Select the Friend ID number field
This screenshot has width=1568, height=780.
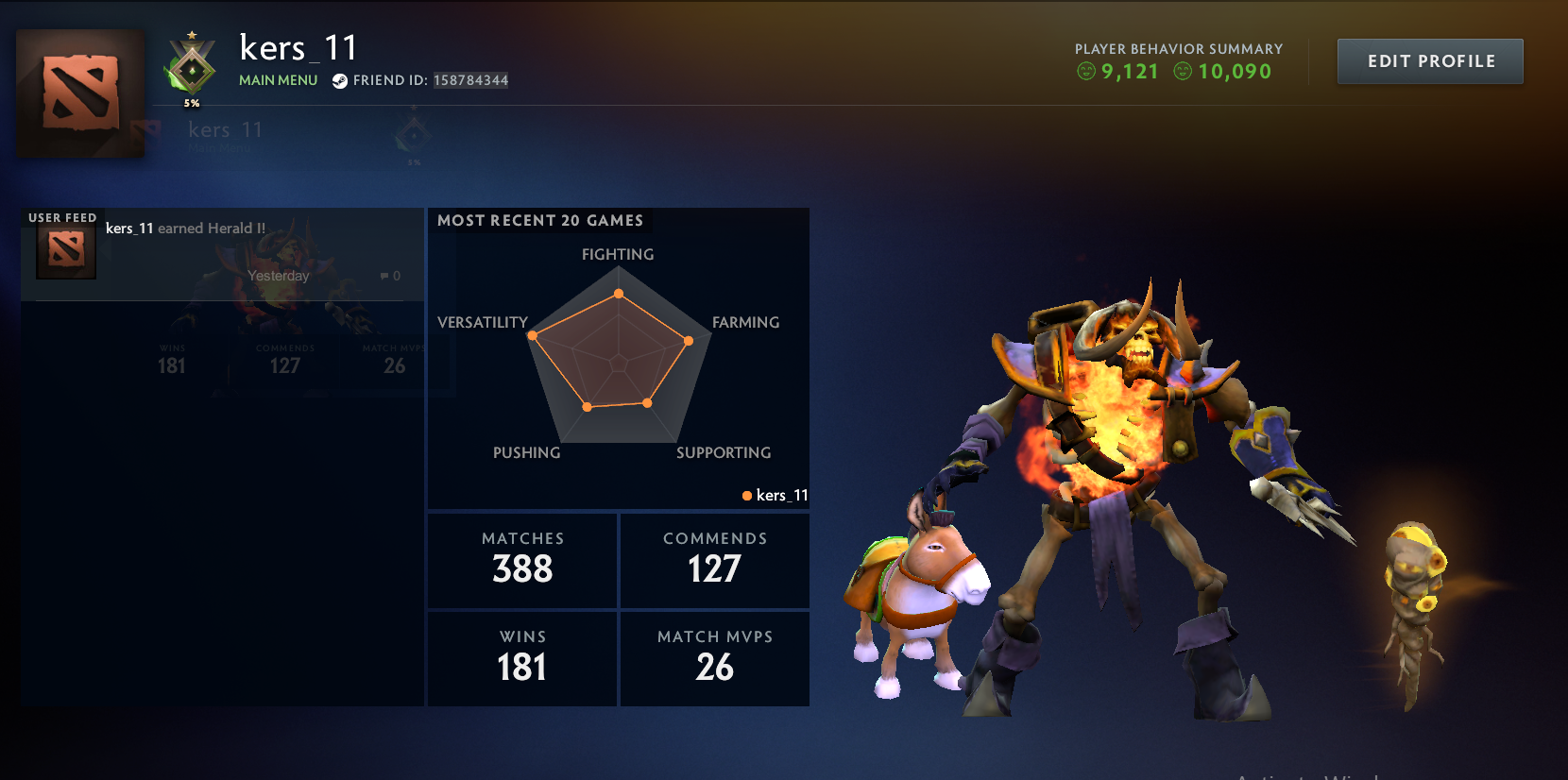[x=469, y=80]
